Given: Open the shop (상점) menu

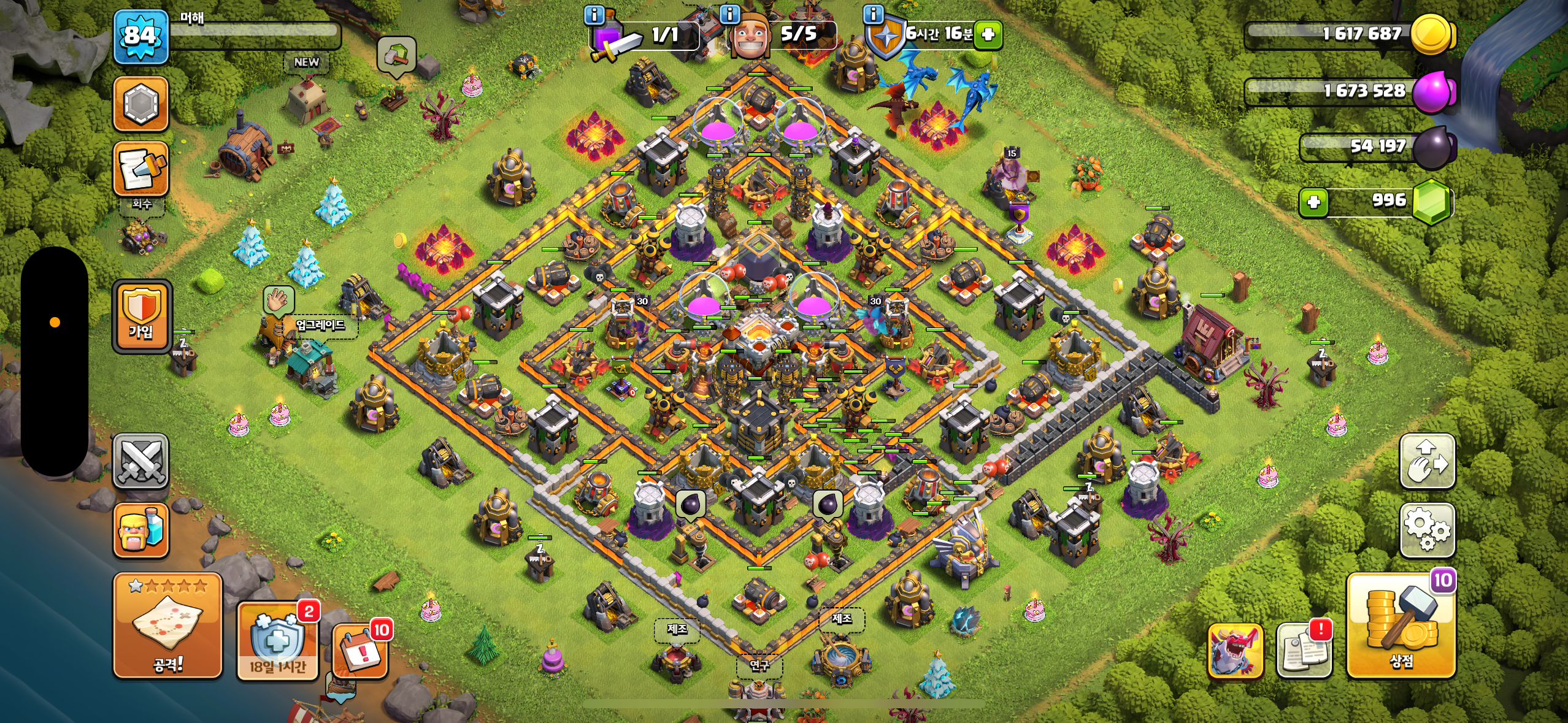Looking at the screenshot, I should click(1401, 625).
